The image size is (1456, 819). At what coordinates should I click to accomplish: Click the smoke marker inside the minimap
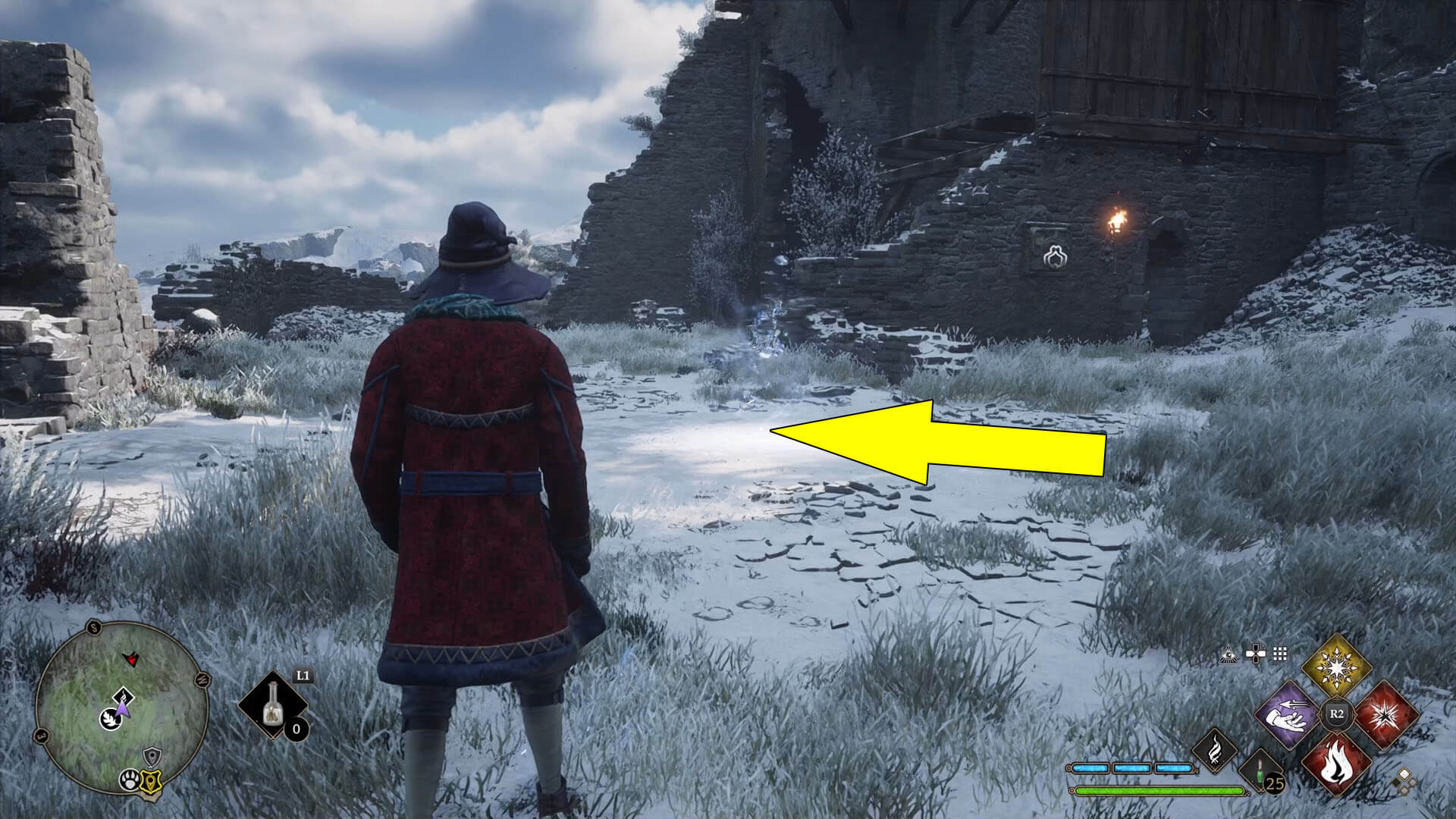tap(122, 695)
